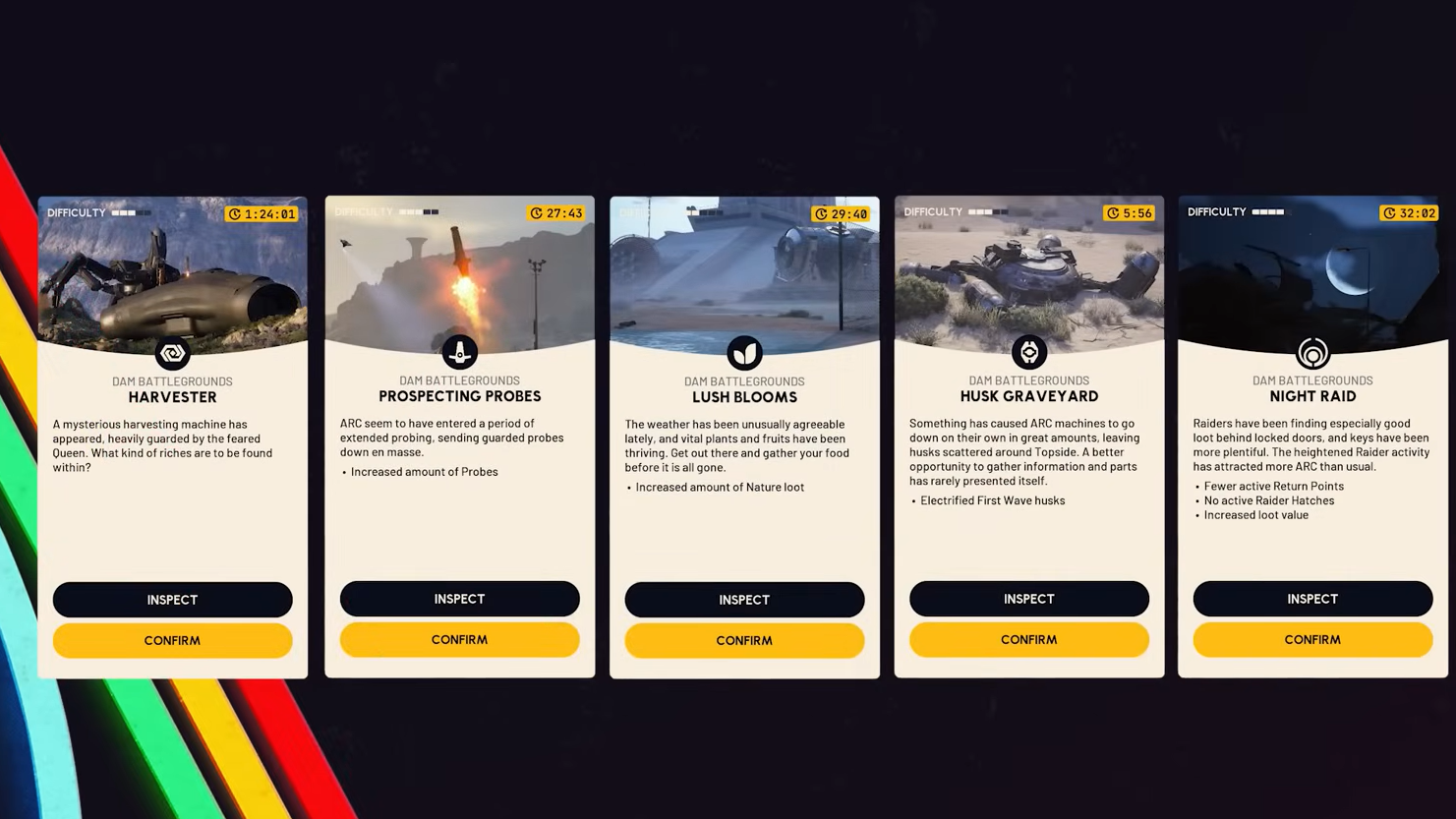The height and width of the screenshot is (819, 1456).
Task: Inspect the Prospecting Probes event
Action: (459, 599)
